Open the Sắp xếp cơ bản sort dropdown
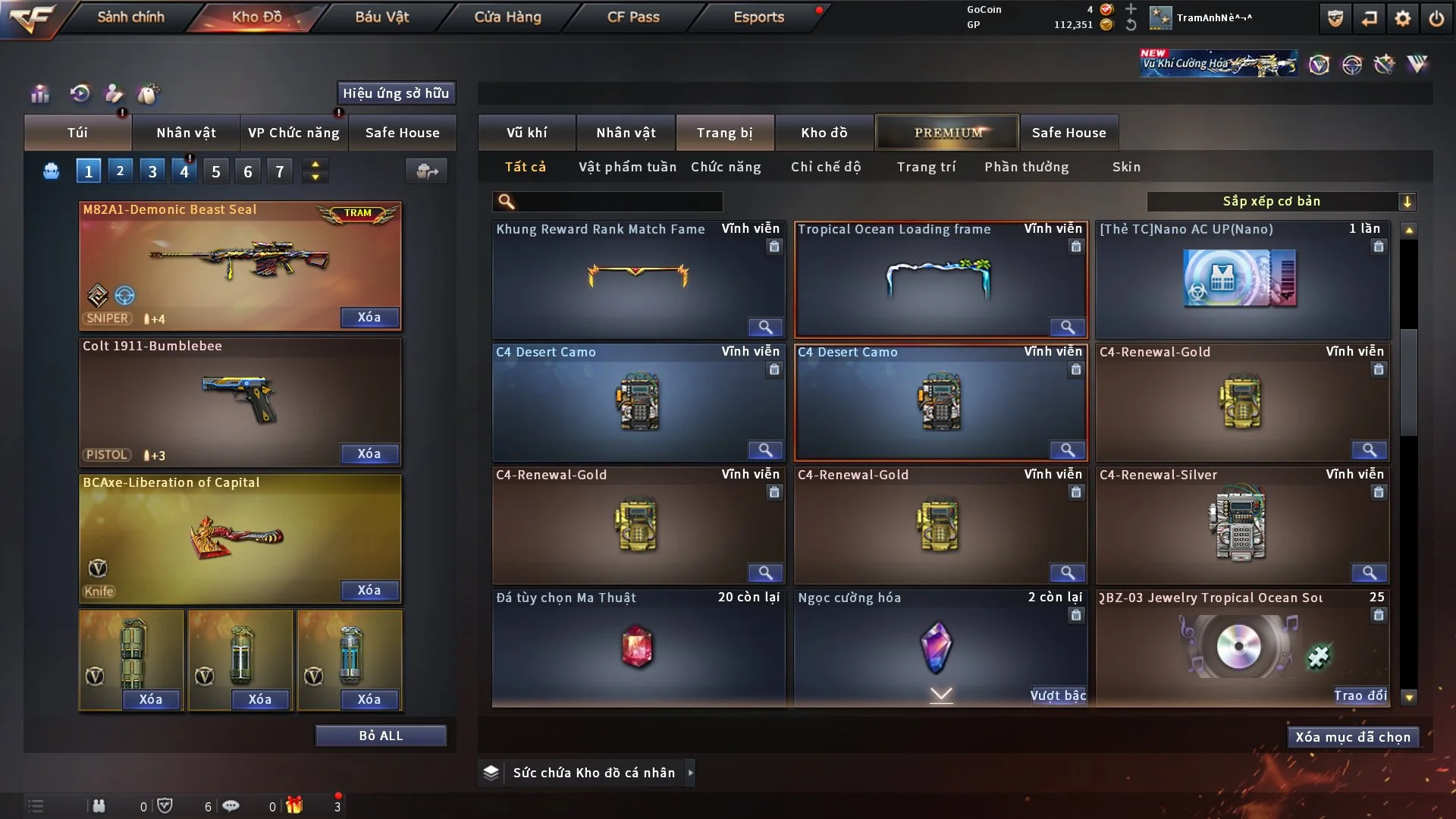 point(1281,201)
